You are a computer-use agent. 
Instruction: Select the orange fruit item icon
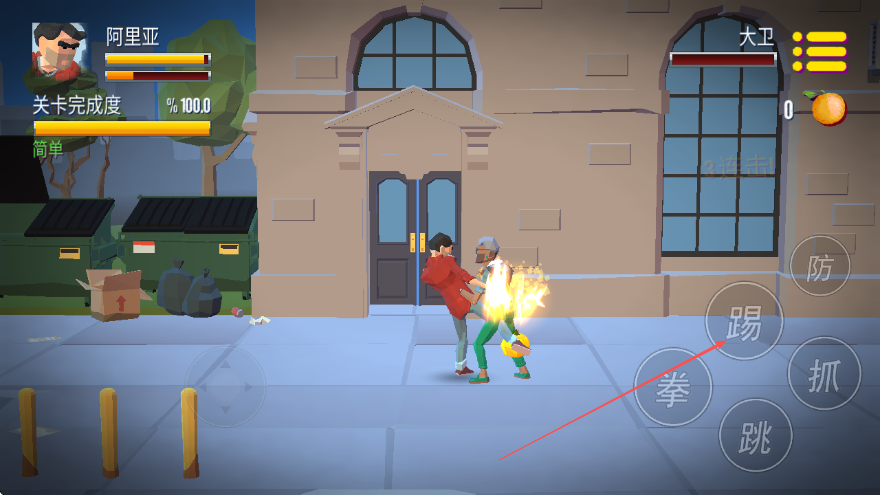tap(828, 108)
